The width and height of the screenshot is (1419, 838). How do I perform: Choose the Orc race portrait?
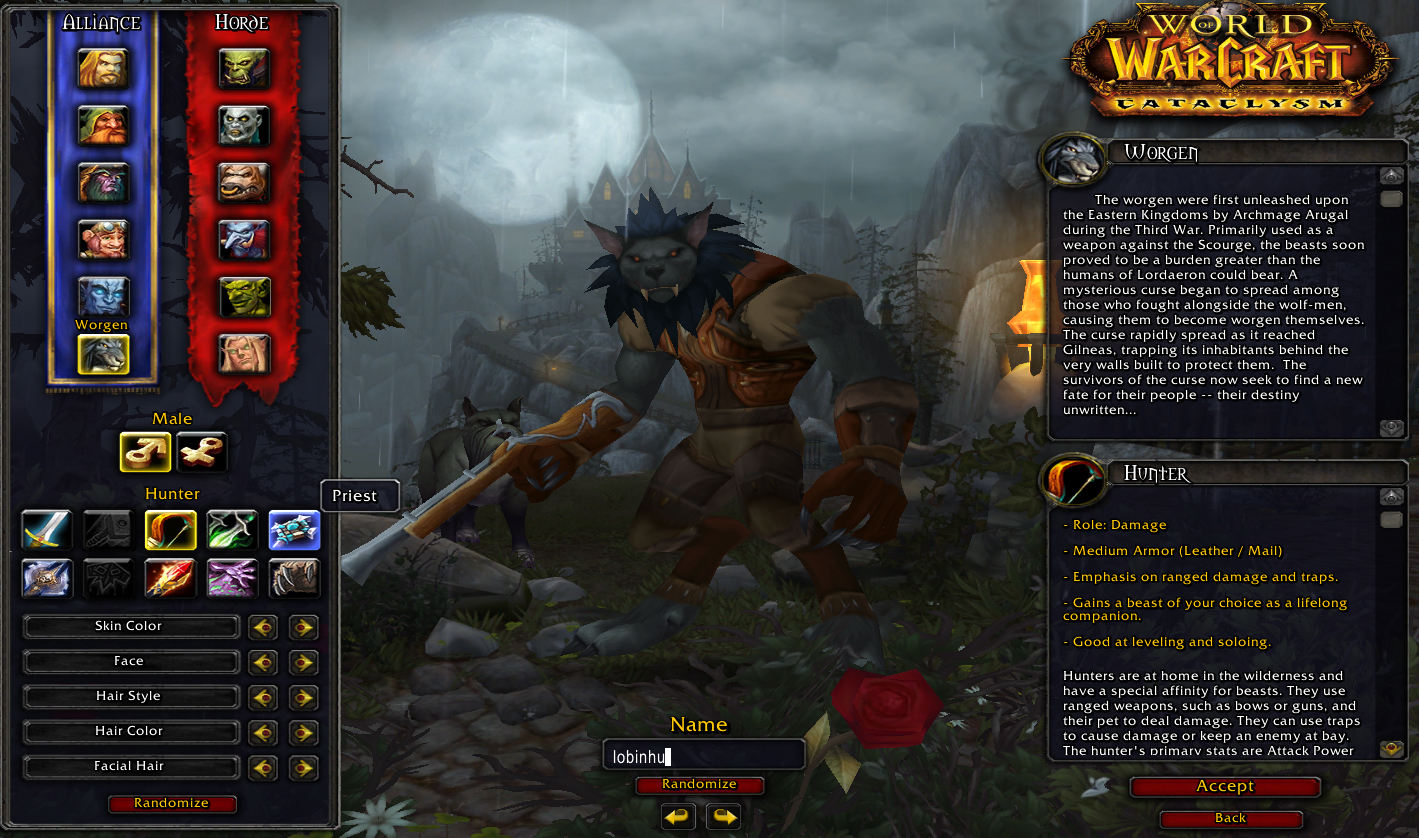(x=244, y=68)
